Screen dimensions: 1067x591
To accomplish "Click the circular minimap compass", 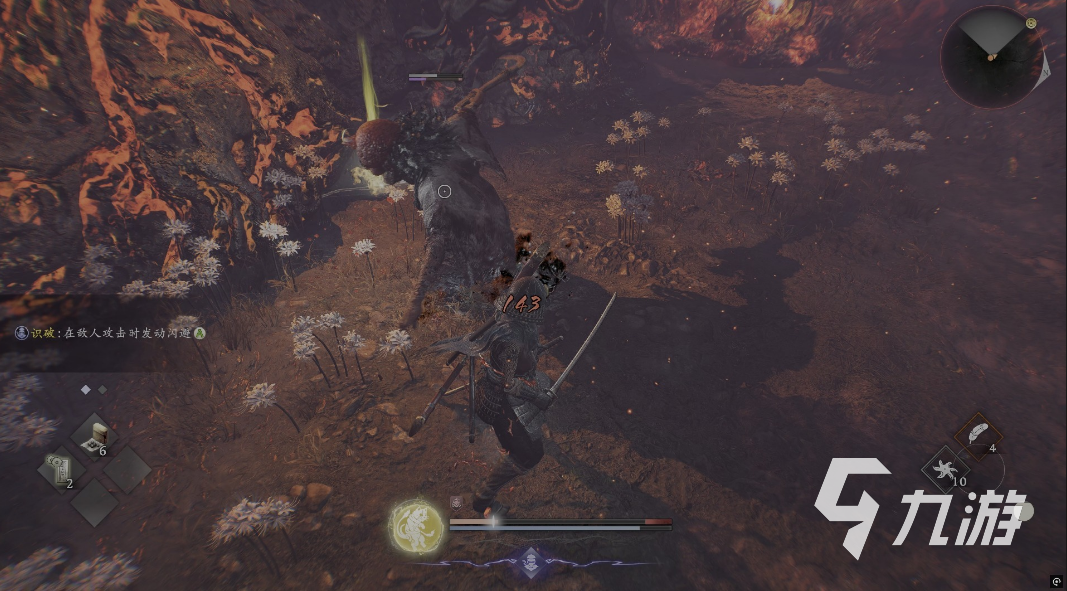I will pyautogui.click(x=991, y=57).
